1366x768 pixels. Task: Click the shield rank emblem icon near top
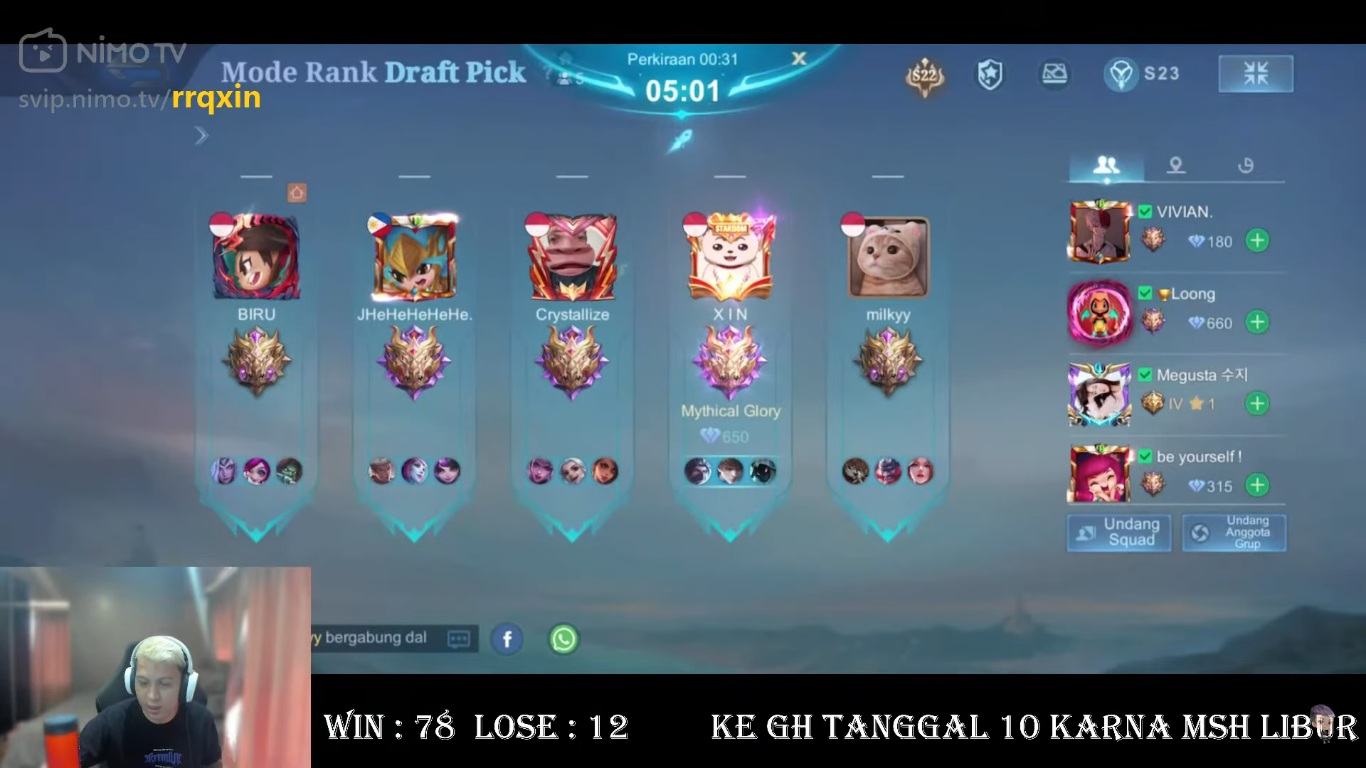[x=989, y=73]
